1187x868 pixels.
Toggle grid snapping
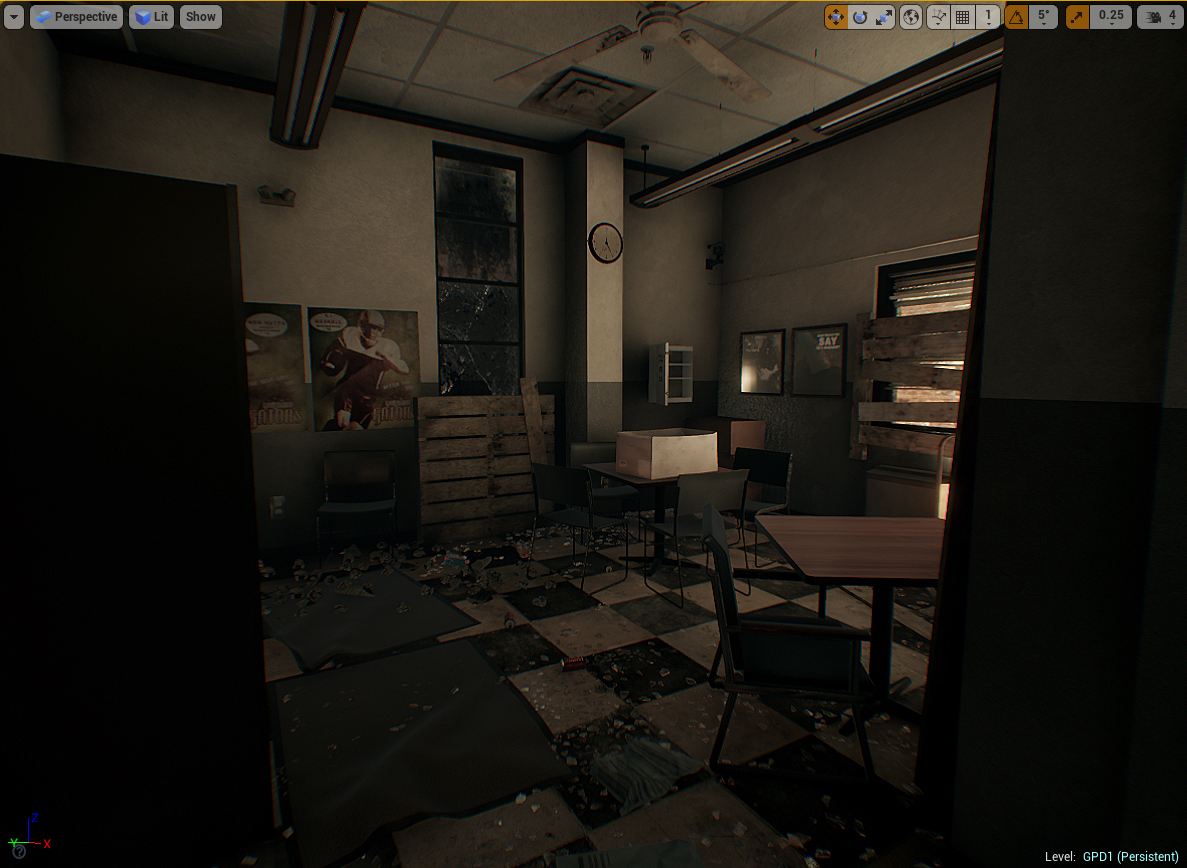[963, 17]
